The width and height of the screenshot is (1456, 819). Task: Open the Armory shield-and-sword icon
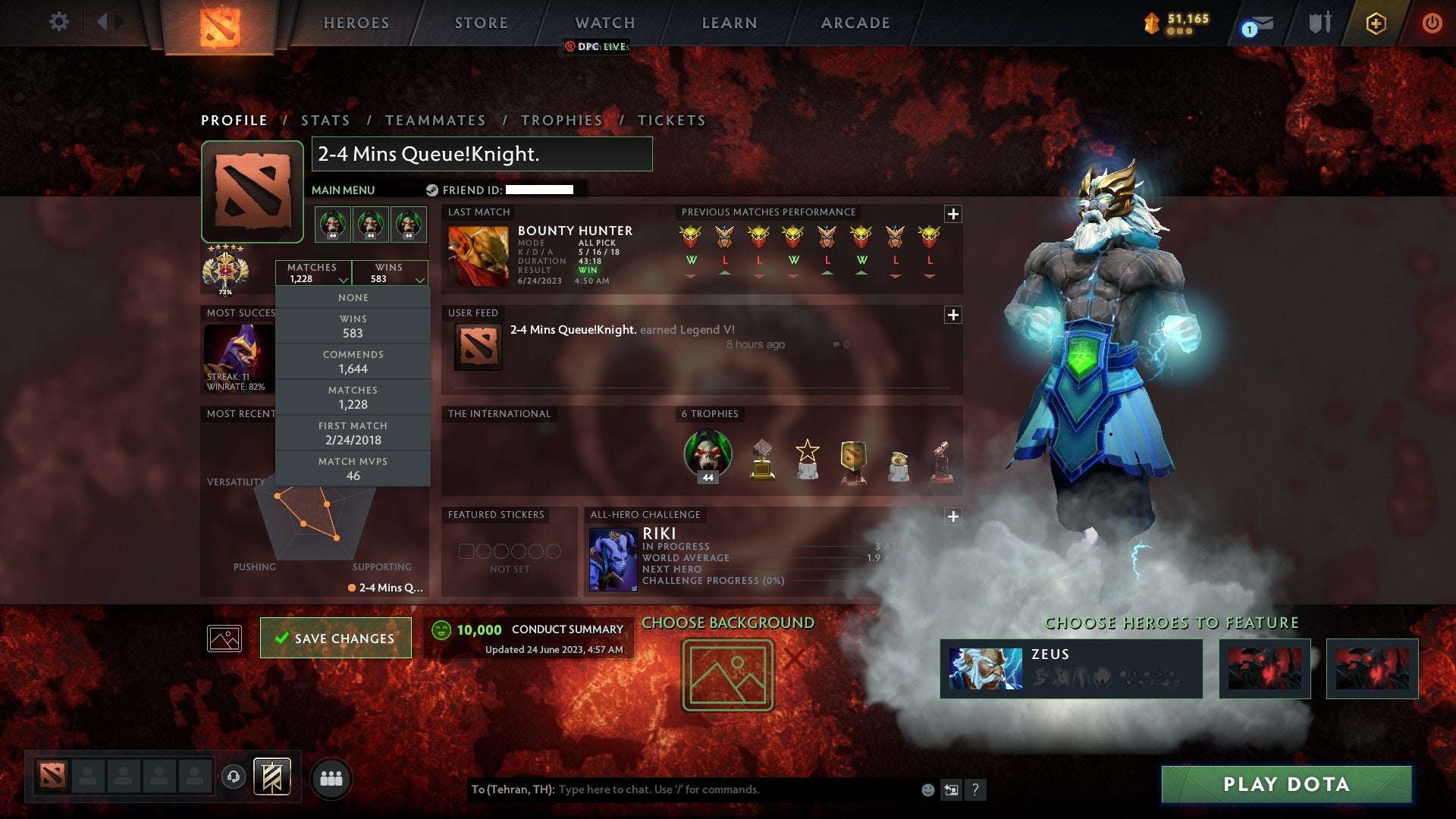click(1319, 23)
